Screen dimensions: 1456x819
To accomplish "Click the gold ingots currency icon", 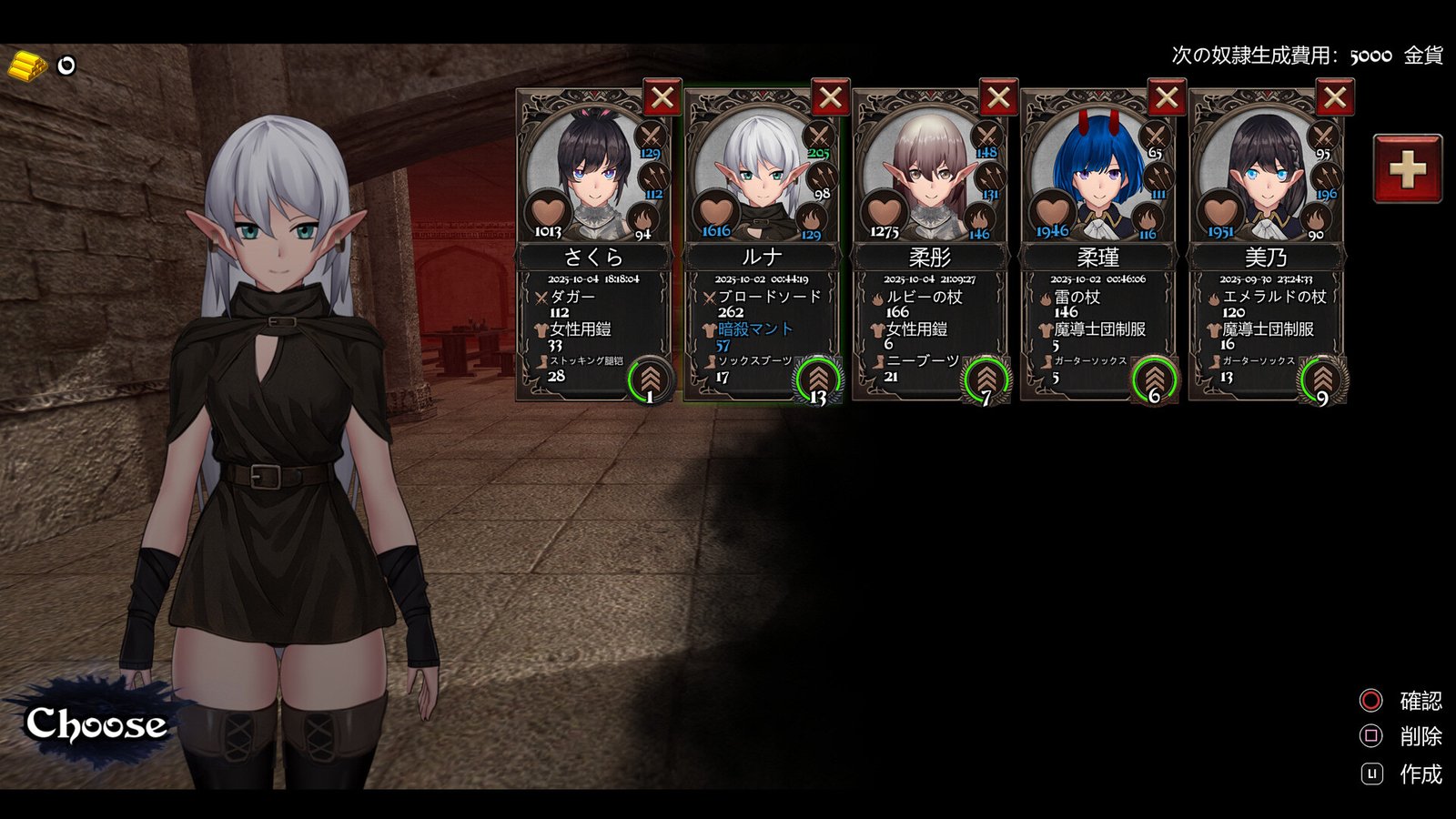I will click(27, 64).
